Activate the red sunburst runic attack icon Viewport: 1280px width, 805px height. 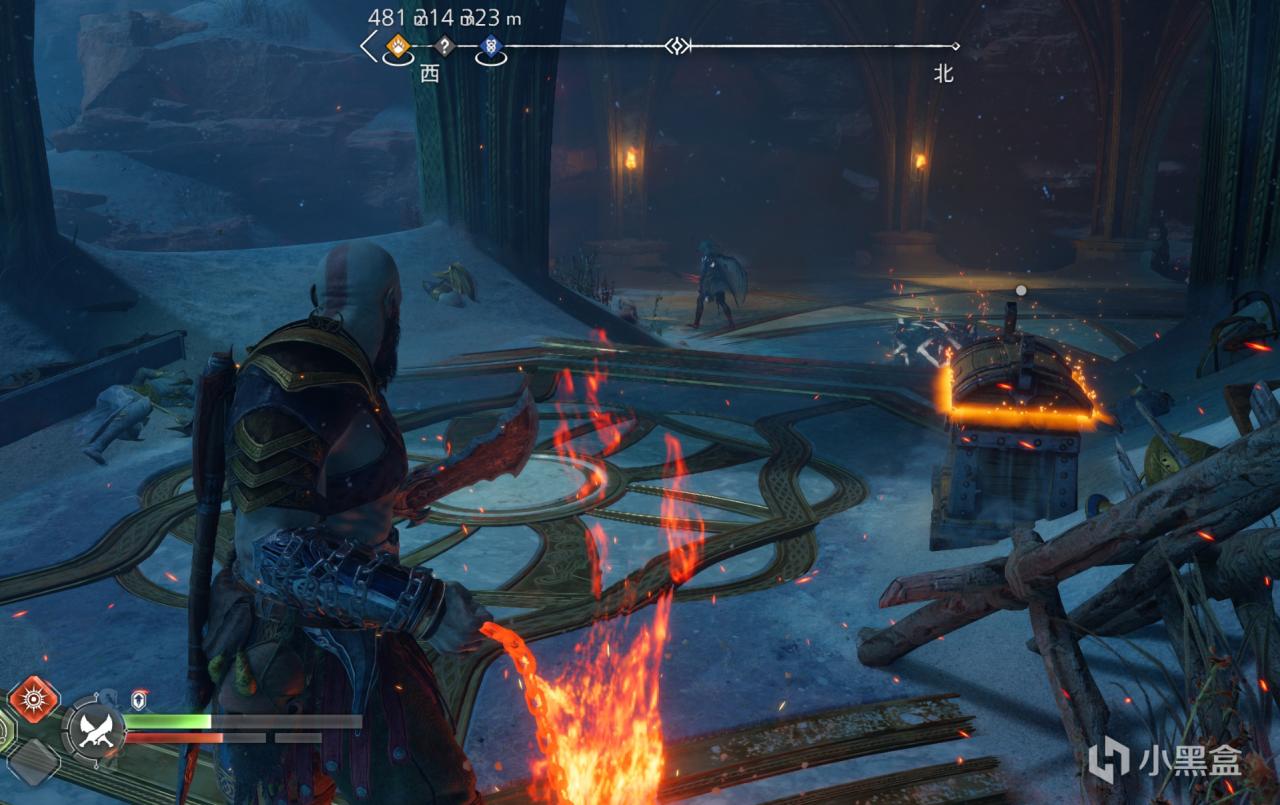coord(33,699)
